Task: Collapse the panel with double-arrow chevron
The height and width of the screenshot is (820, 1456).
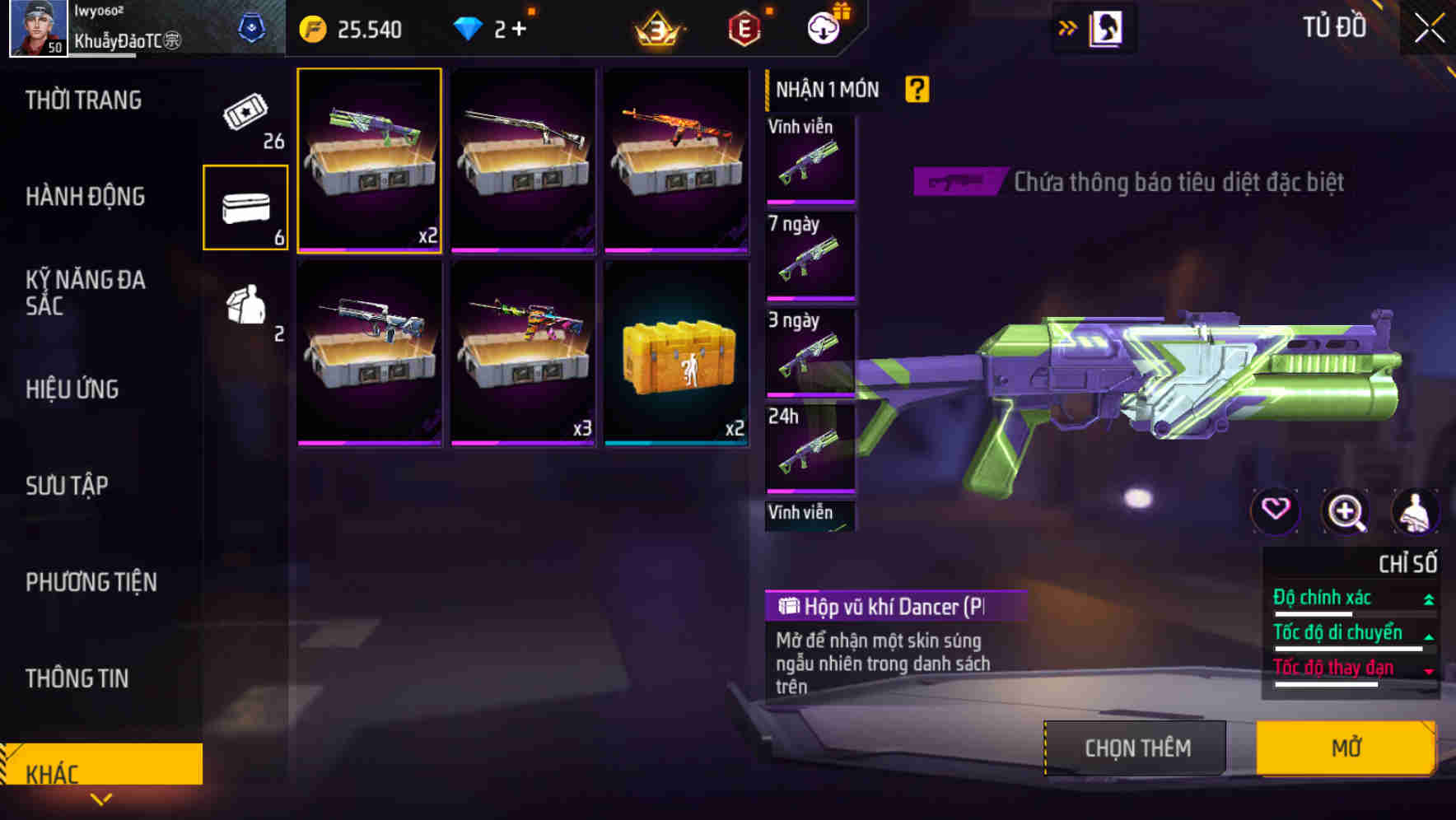Action: point(1068,26)
